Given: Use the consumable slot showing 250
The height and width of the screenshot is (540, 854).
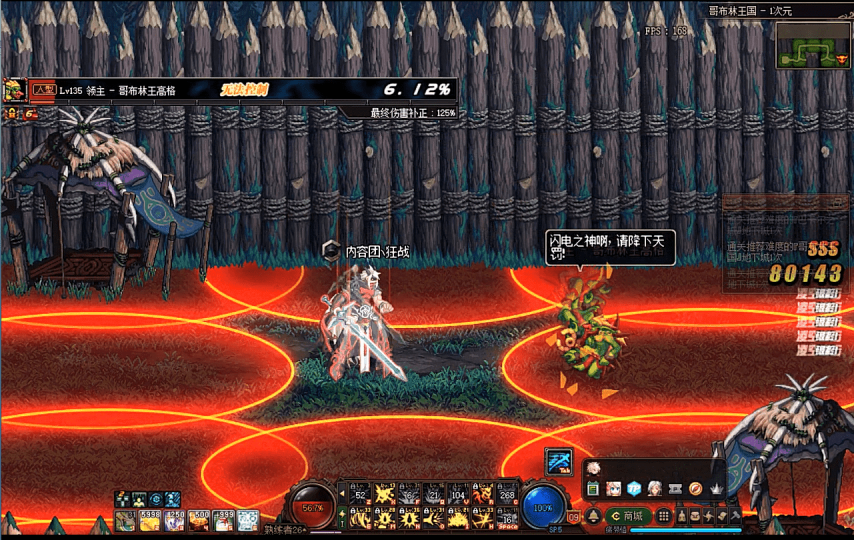Looking at the screenshot, I should click(x=174, y=519).
